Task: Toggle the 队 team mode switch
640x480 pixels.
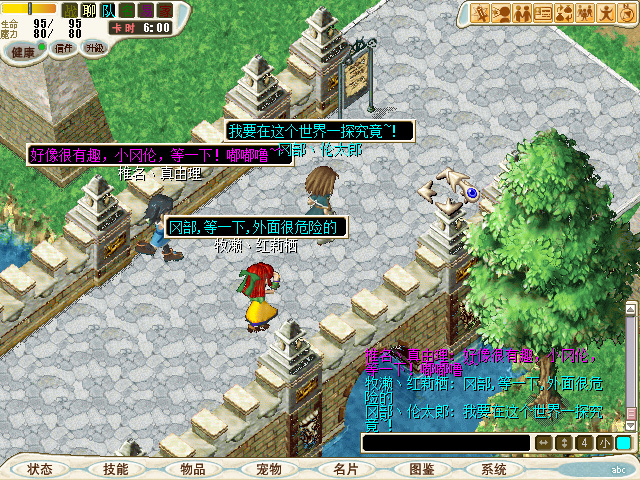Action: point(108,10)
